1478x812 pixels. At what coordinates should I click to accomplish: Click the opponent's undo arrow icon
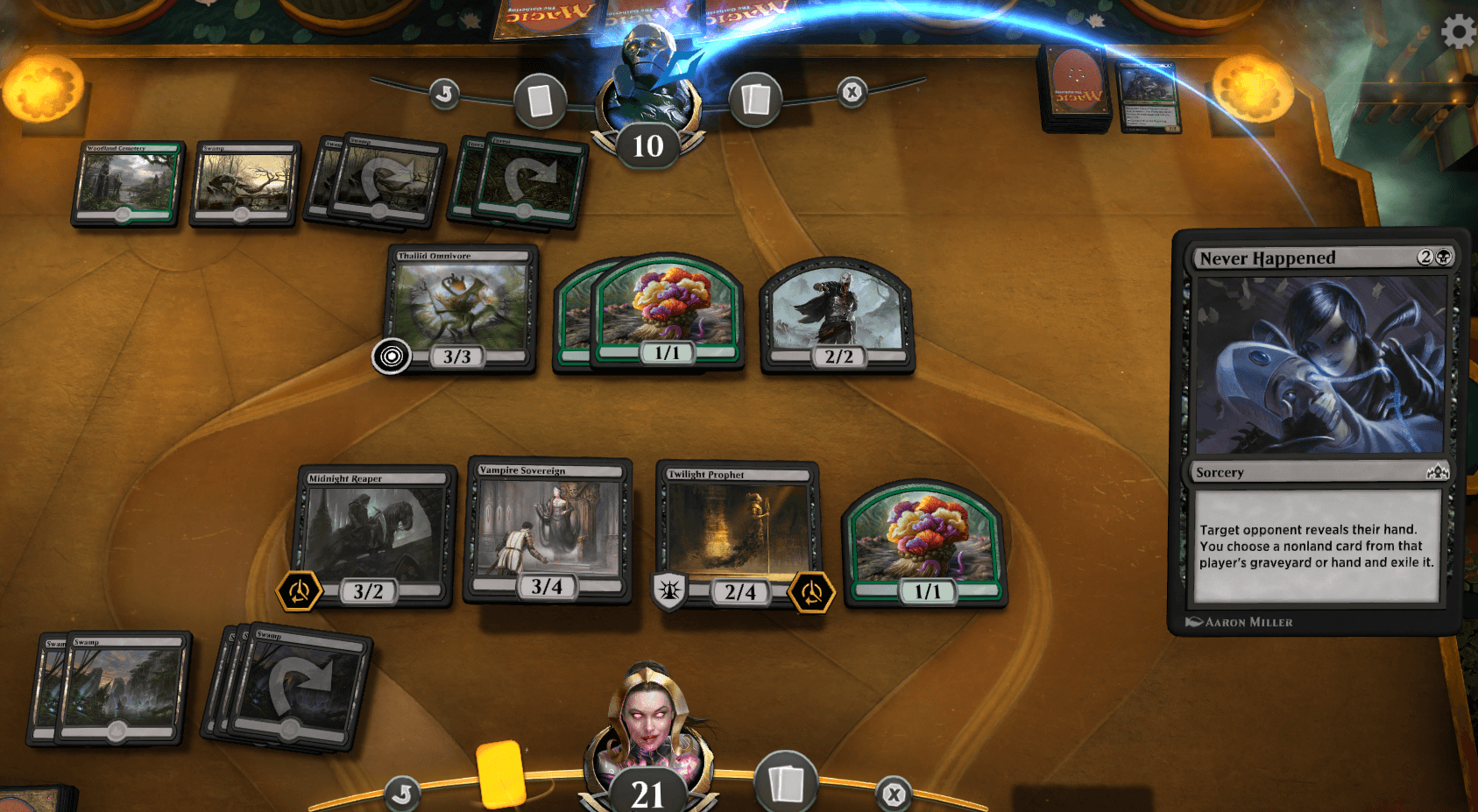pyautogui.click(x=445, y=94)
